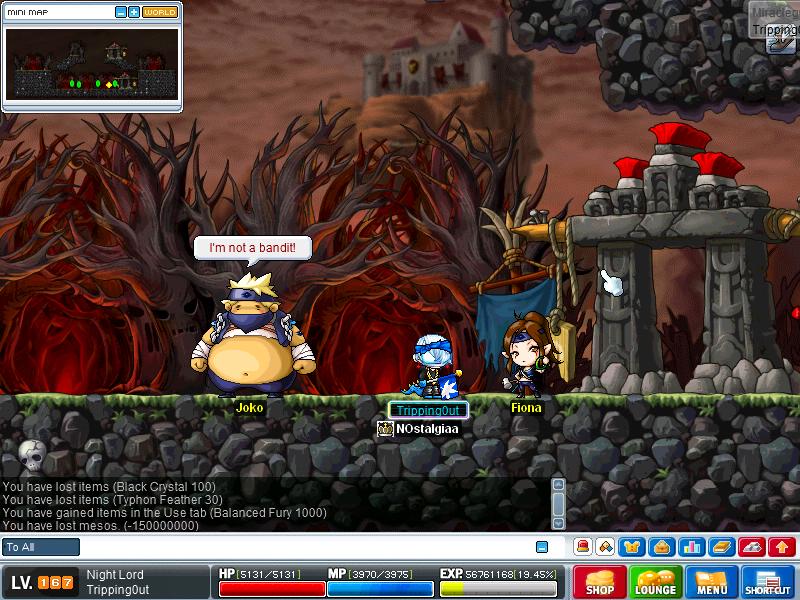
Task: Open the equipment shirt icon
Action: pyautogui.click(x=632, y=547)
